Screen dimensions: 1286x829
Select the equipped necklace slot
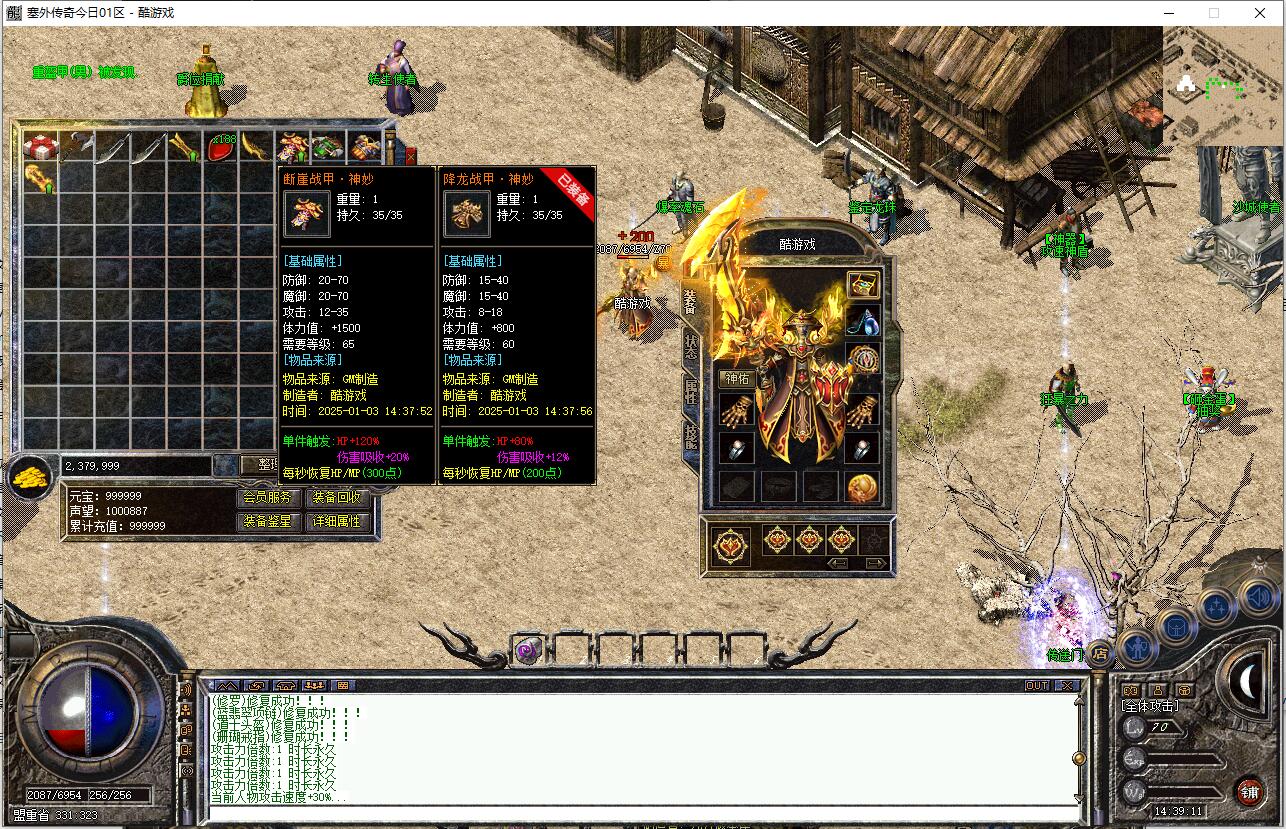click(863, 321)
